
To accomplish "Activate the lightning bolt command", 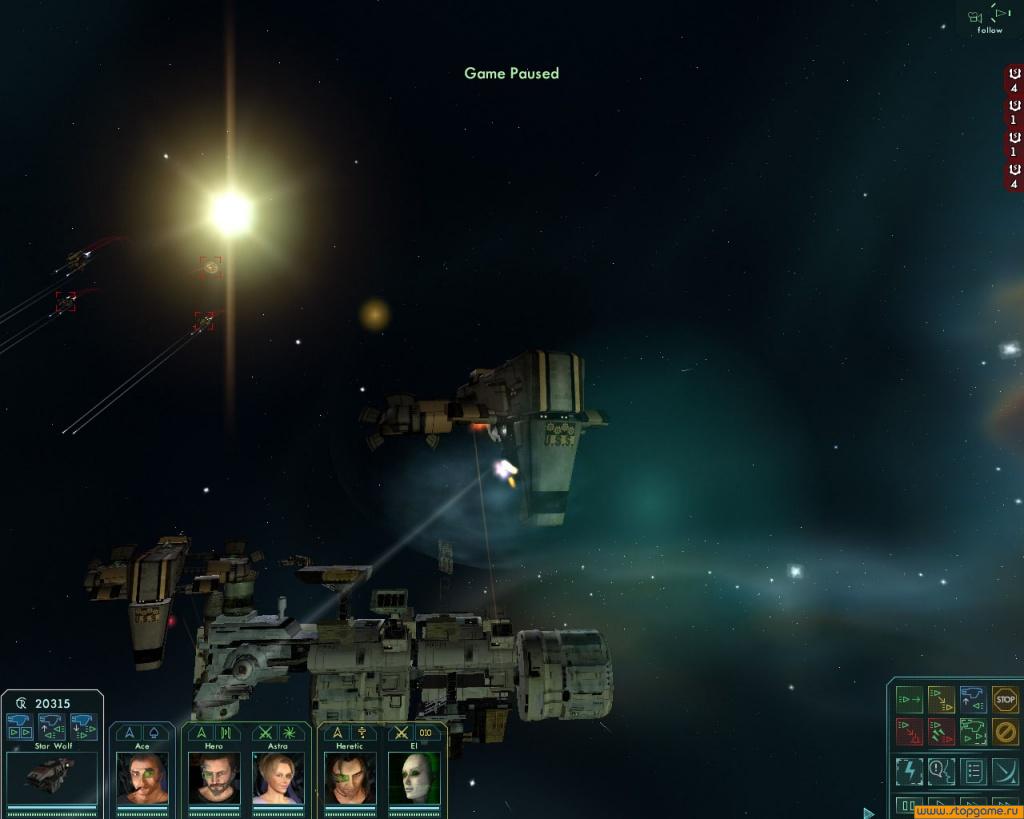I will coord(909,771).
